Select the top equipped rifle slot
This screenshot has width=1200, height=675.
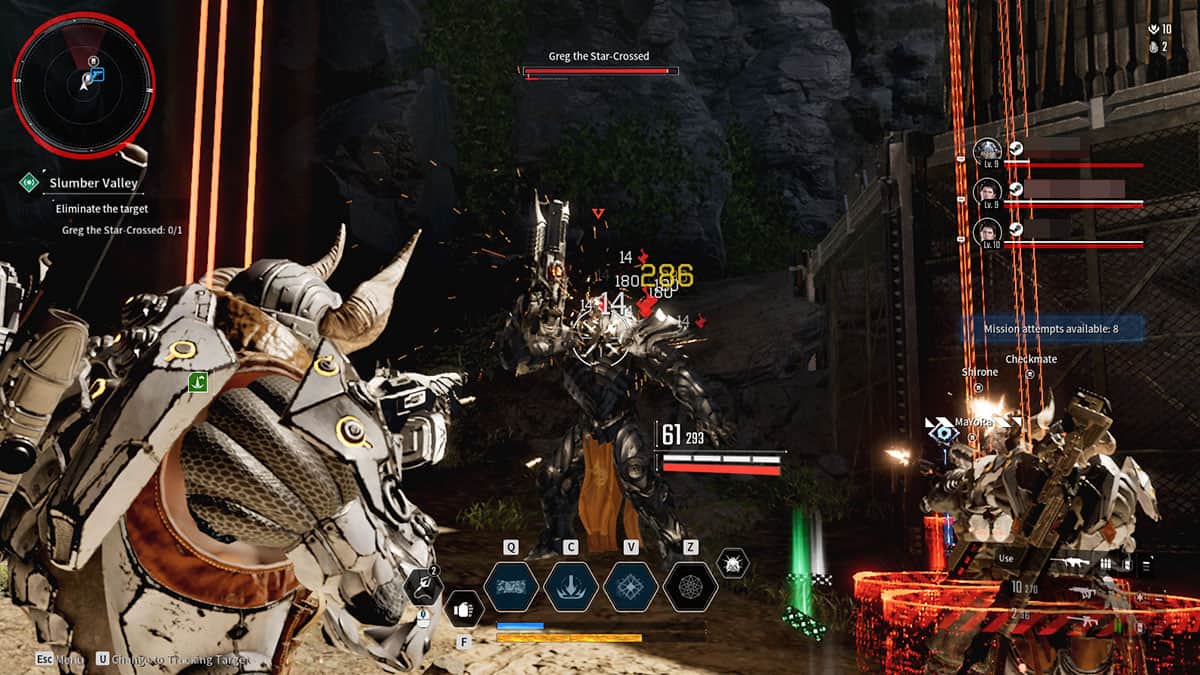click(x=1070, y=564)
